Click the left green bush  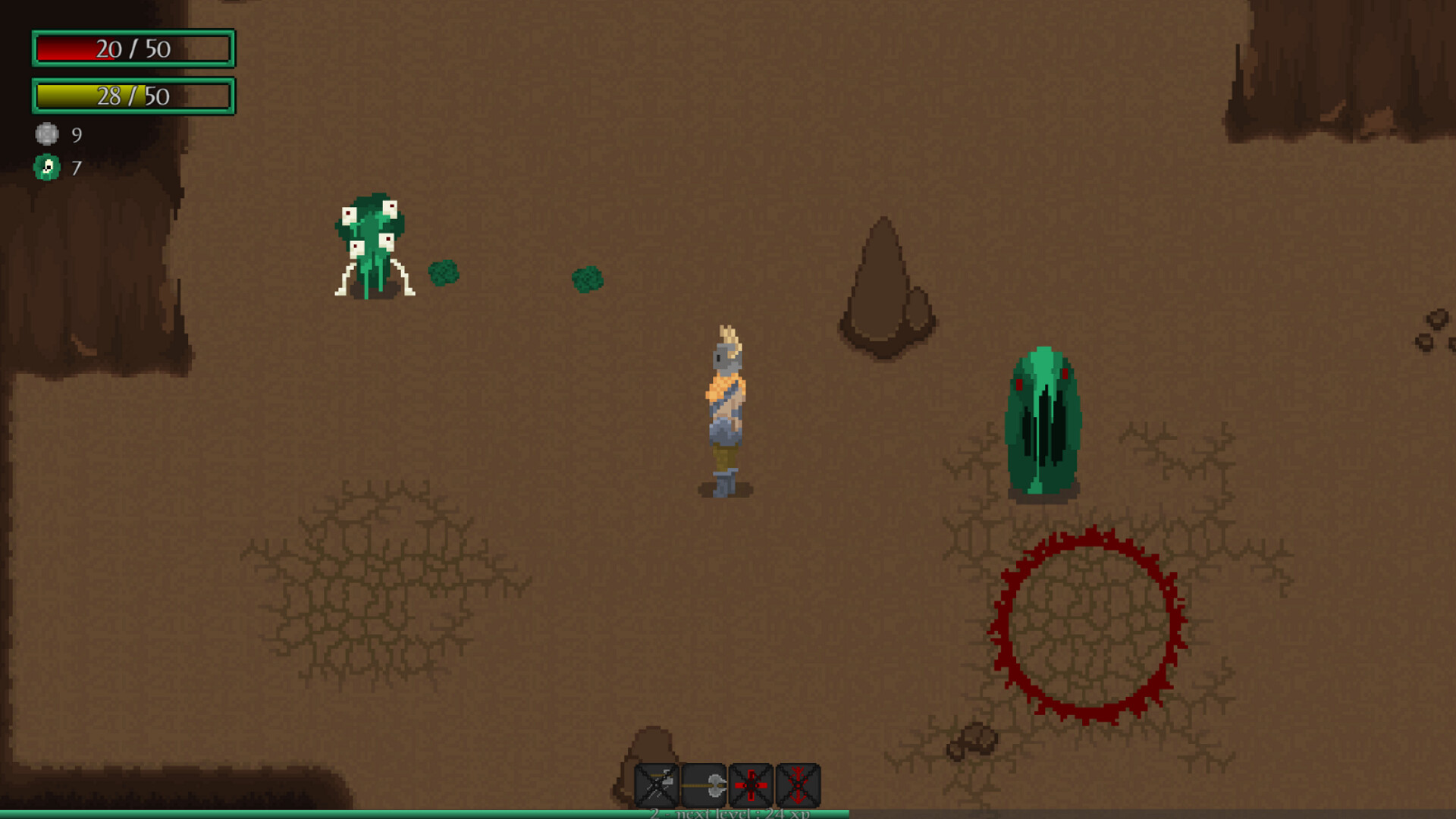click(445, 273)
